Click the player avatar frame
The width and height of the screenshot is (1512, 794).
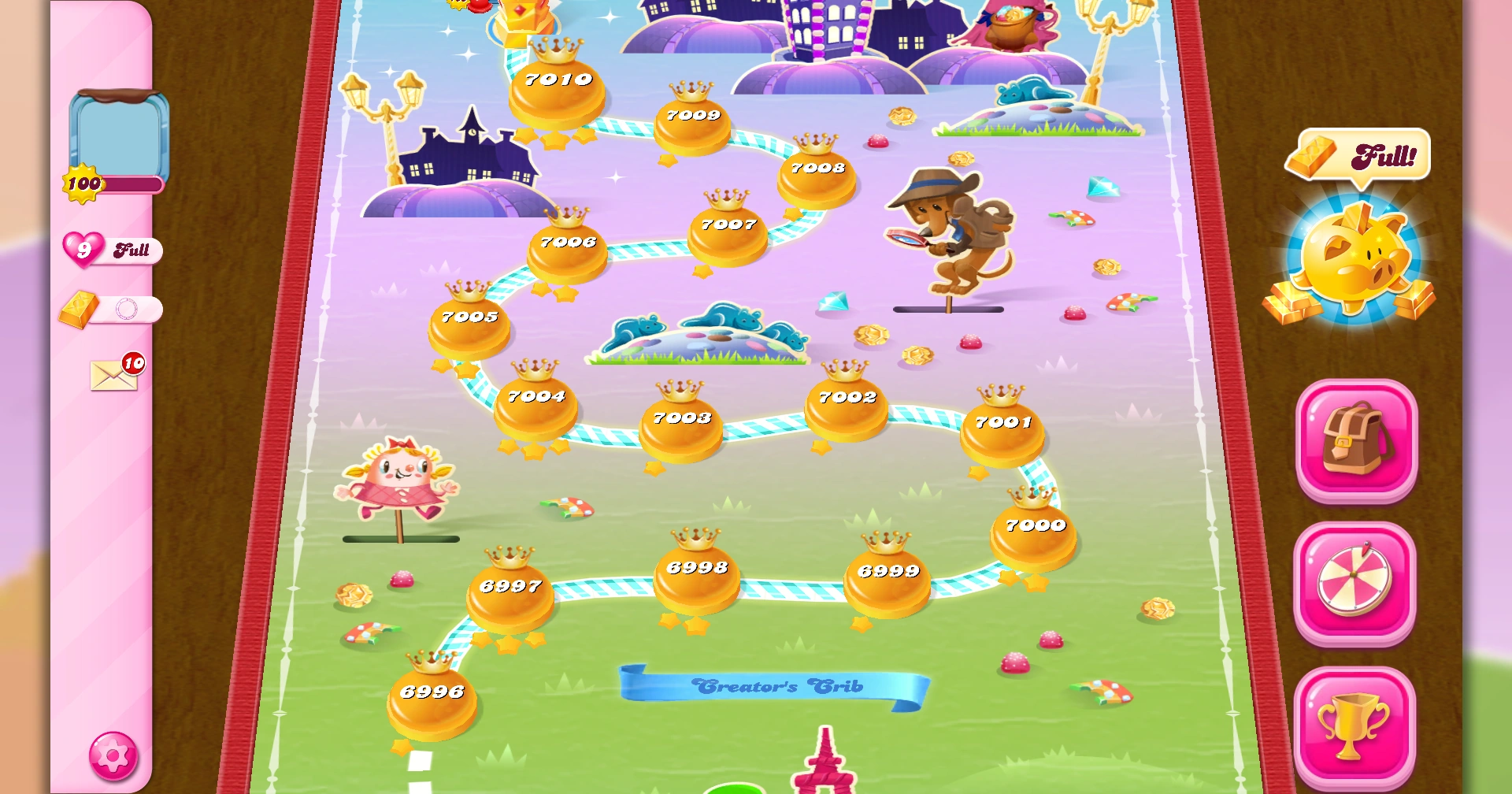pyautogui.click(x=120, y=134)
